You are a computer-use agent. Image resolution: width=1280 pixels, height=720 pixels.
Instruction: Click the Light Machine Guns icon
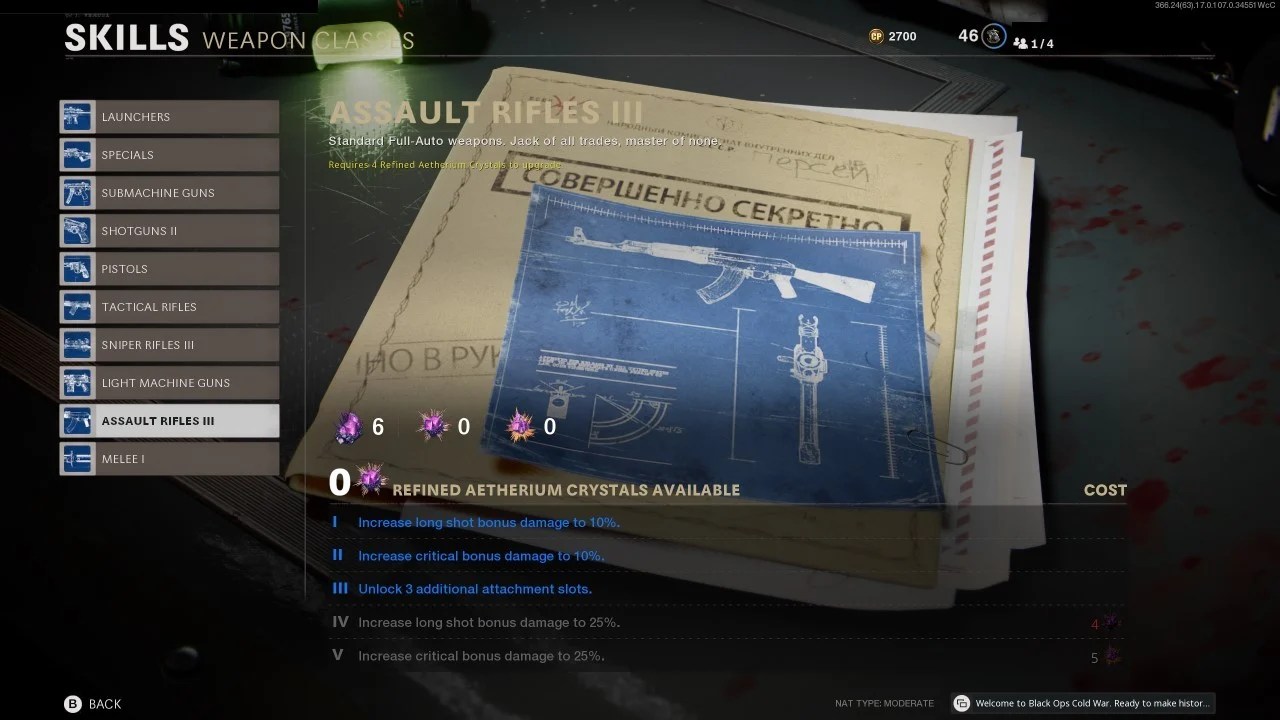76,383
